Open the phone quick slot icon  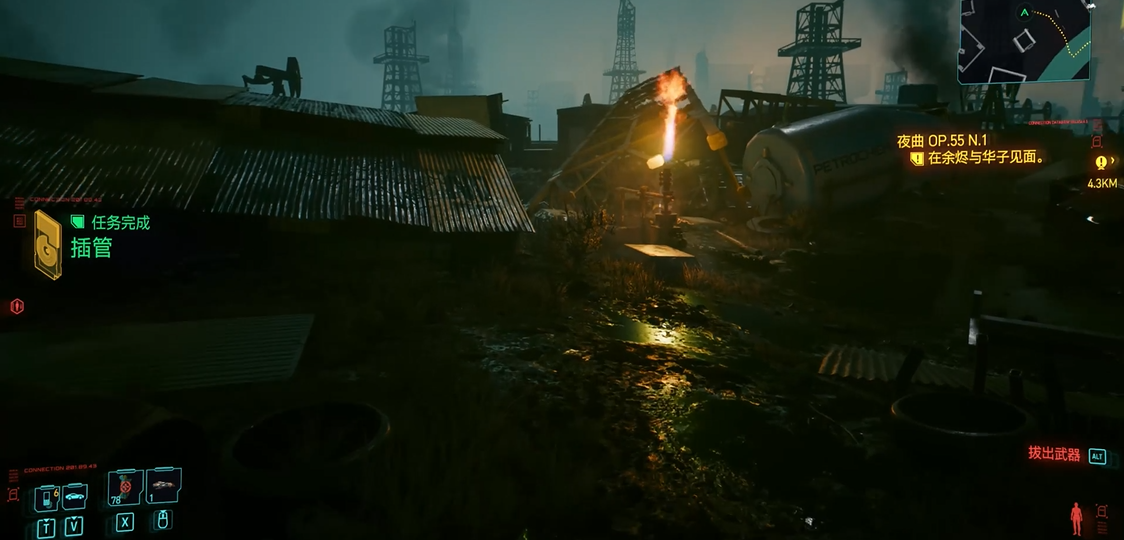(47, 498)
